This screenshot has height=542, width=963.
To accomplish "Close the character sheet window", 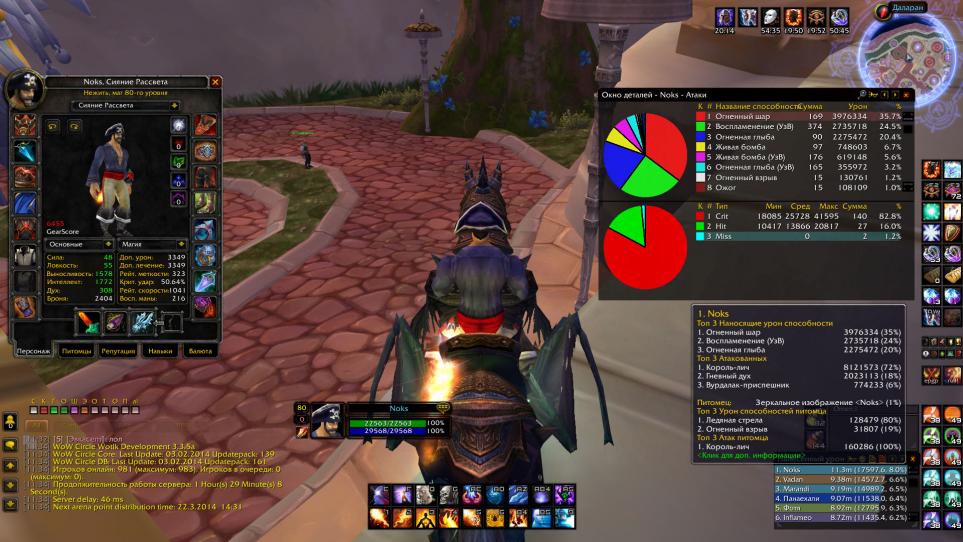I will [x=215, y=82].
